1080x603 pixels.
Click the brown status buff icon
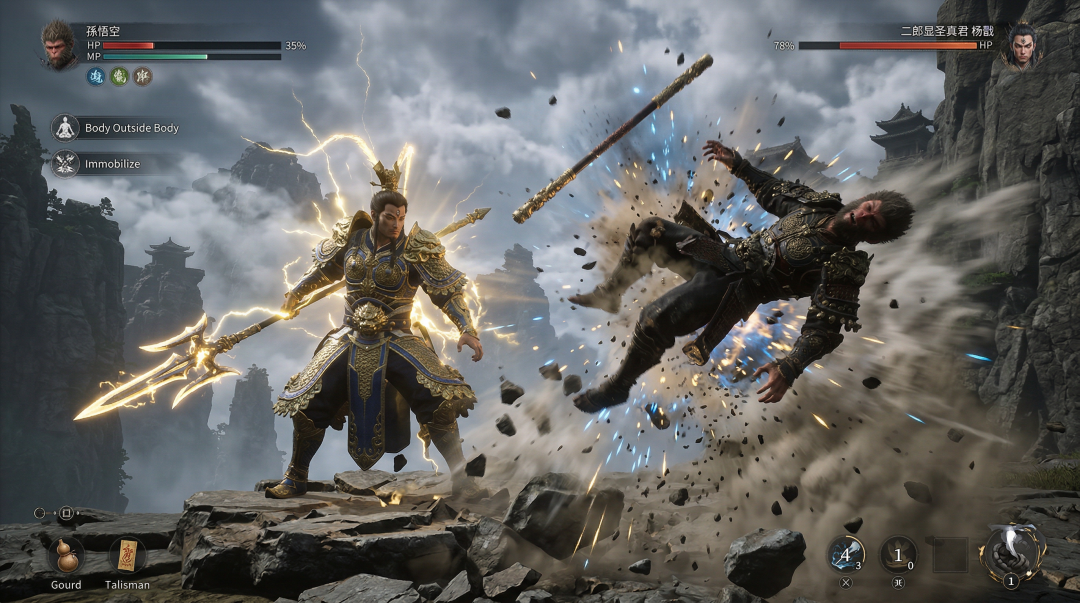coord(143,76)
